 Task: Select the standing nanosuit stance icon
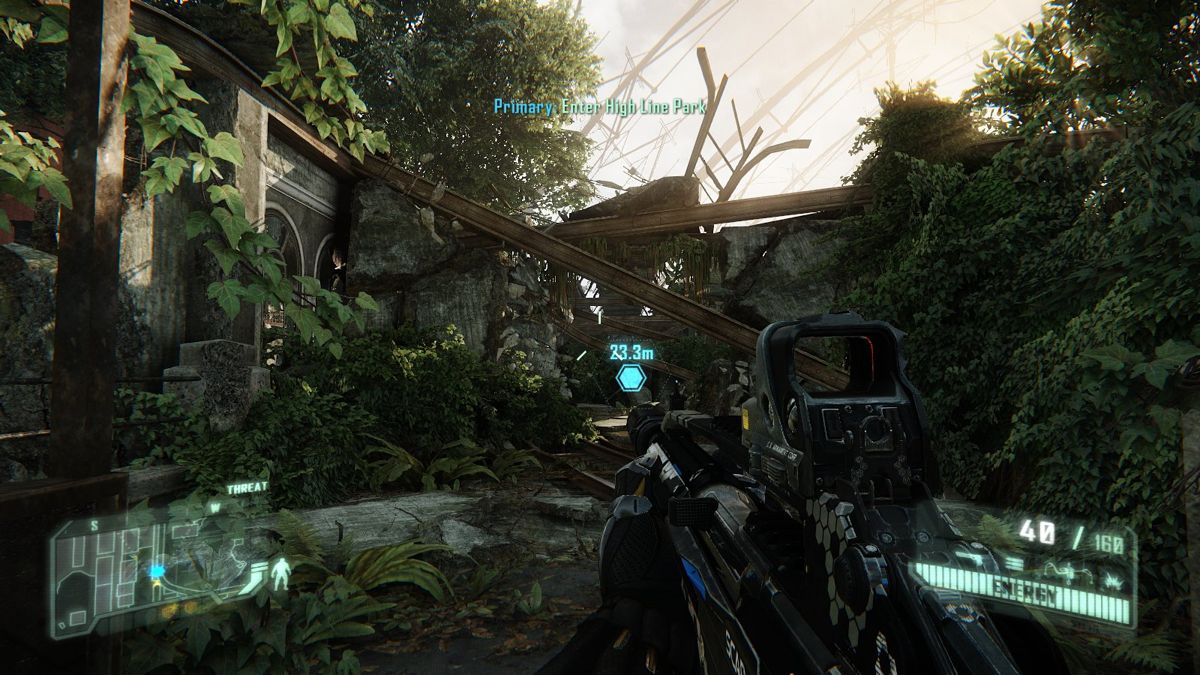(283, 573)
